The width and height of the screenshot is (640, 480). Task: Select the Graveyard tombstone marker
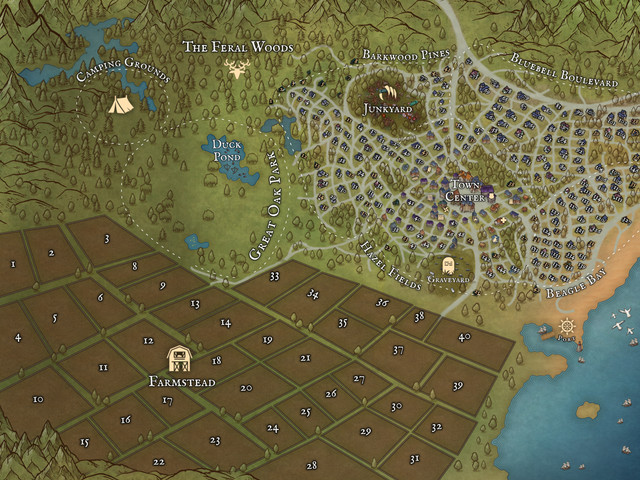(x=449, y=265)
